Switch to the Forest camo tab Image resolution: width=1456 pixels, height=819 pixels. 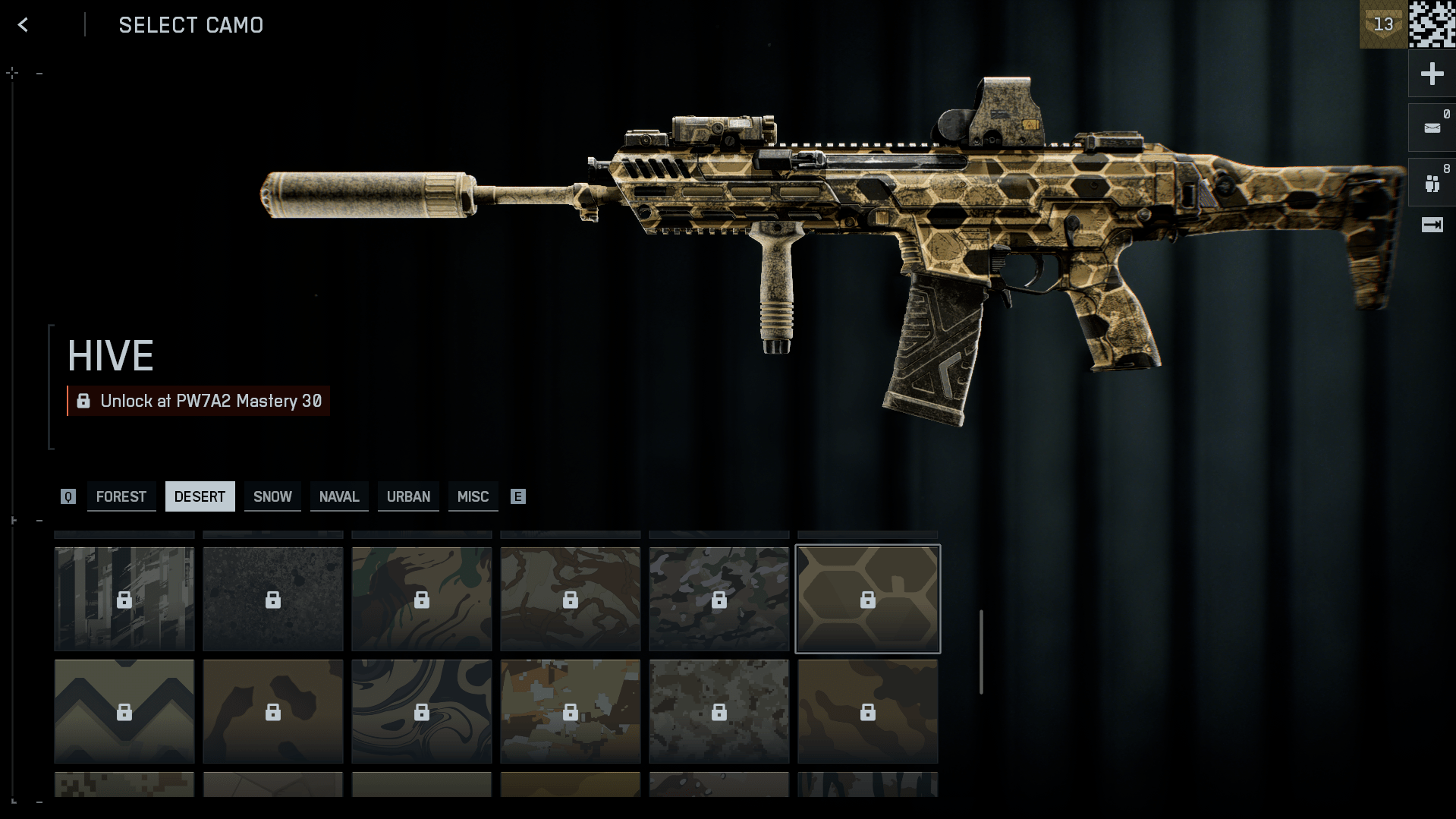[x=121, y=496]
